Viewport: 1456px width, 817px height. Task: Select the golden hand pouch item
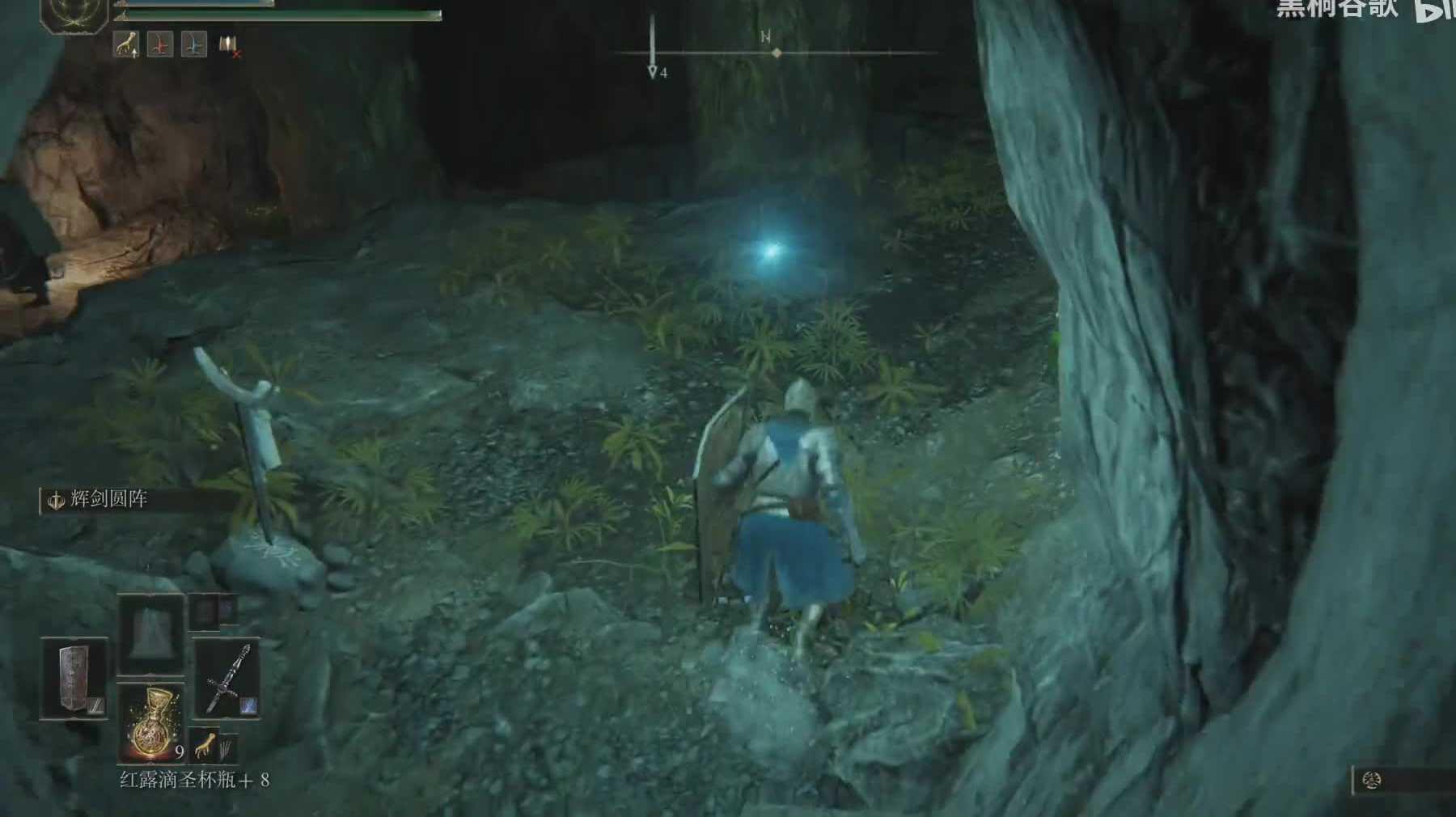point(205,745)
